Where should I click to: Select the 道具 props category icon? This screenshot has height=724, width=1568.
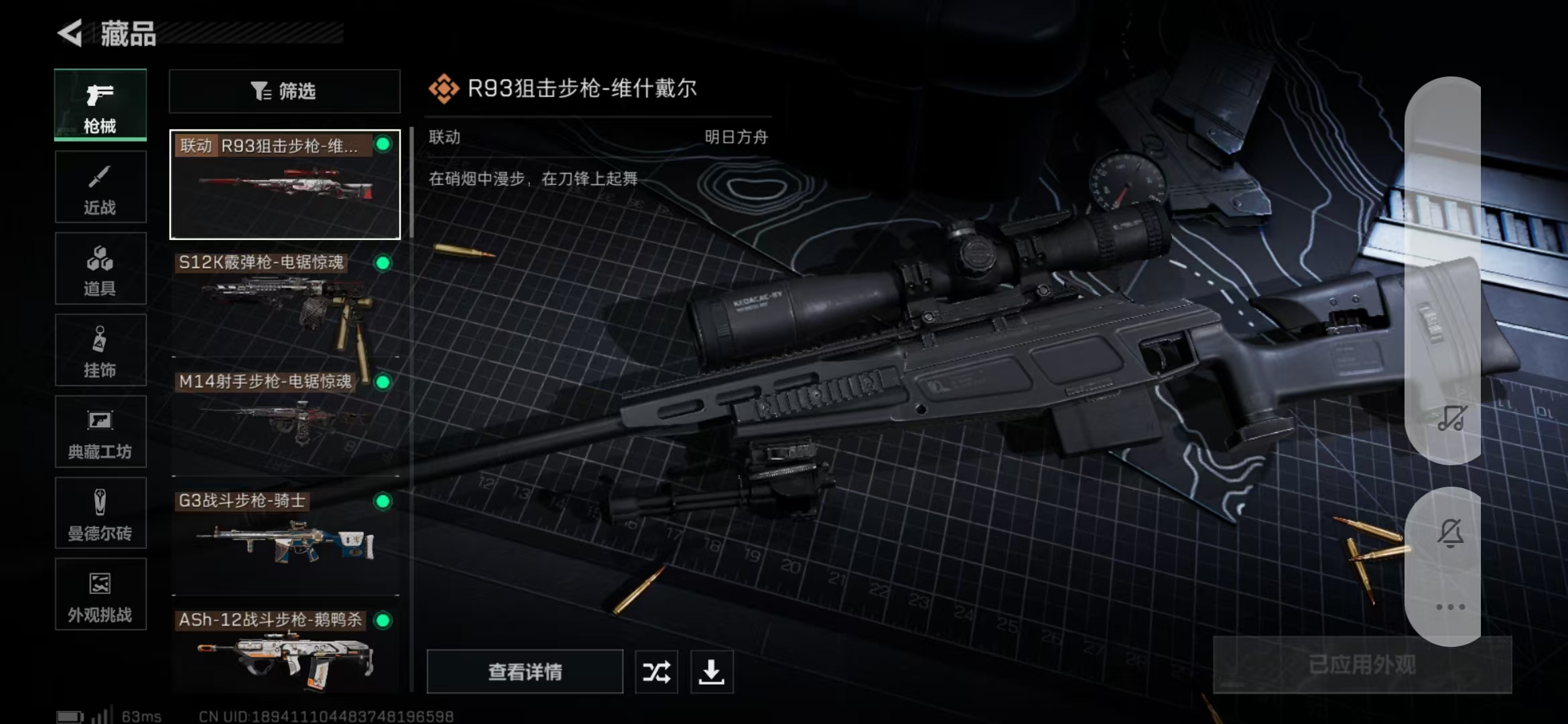point(101,268)
